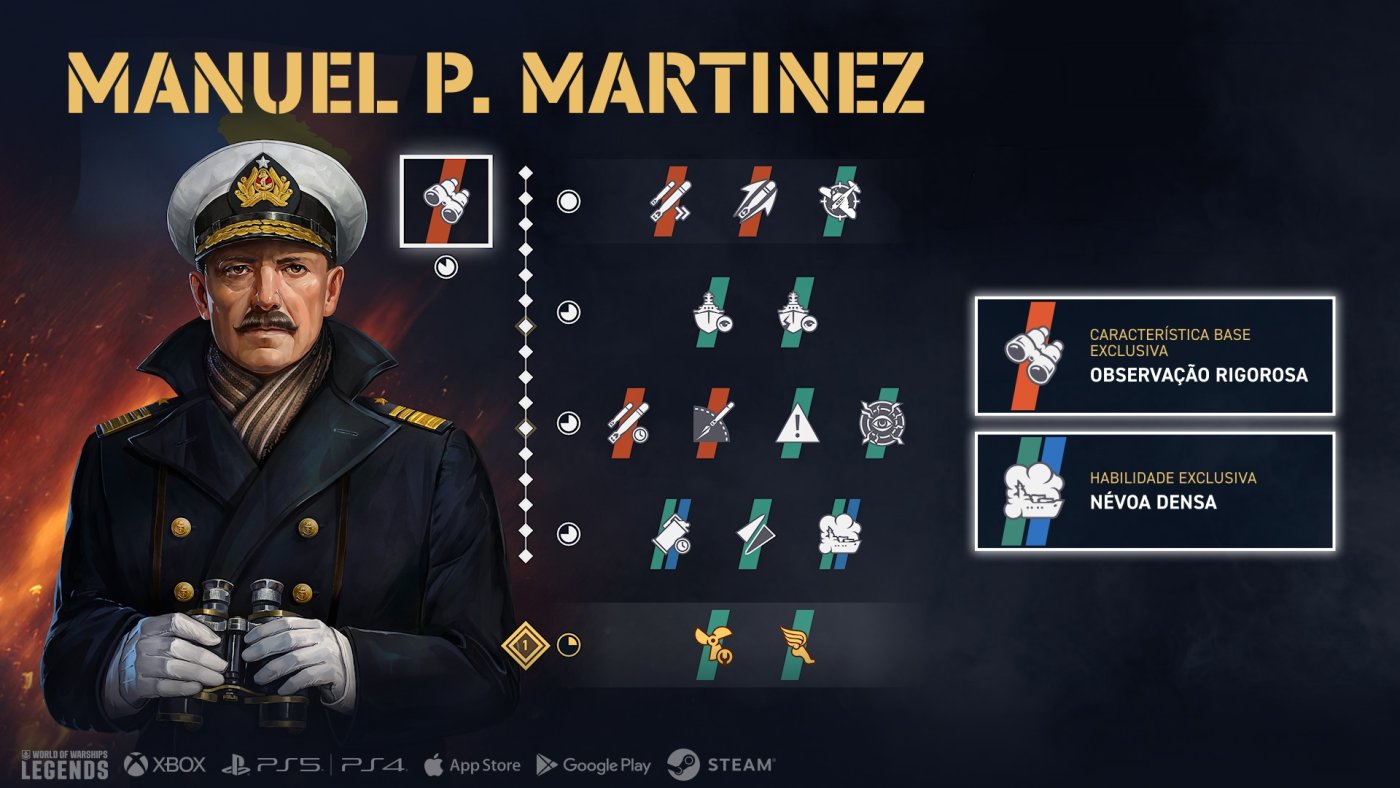The height and width of the screenshot is (788, 1400).
Task: Open the Observação Rigorosa base trait panel
Action: [x=1155, y=356]
